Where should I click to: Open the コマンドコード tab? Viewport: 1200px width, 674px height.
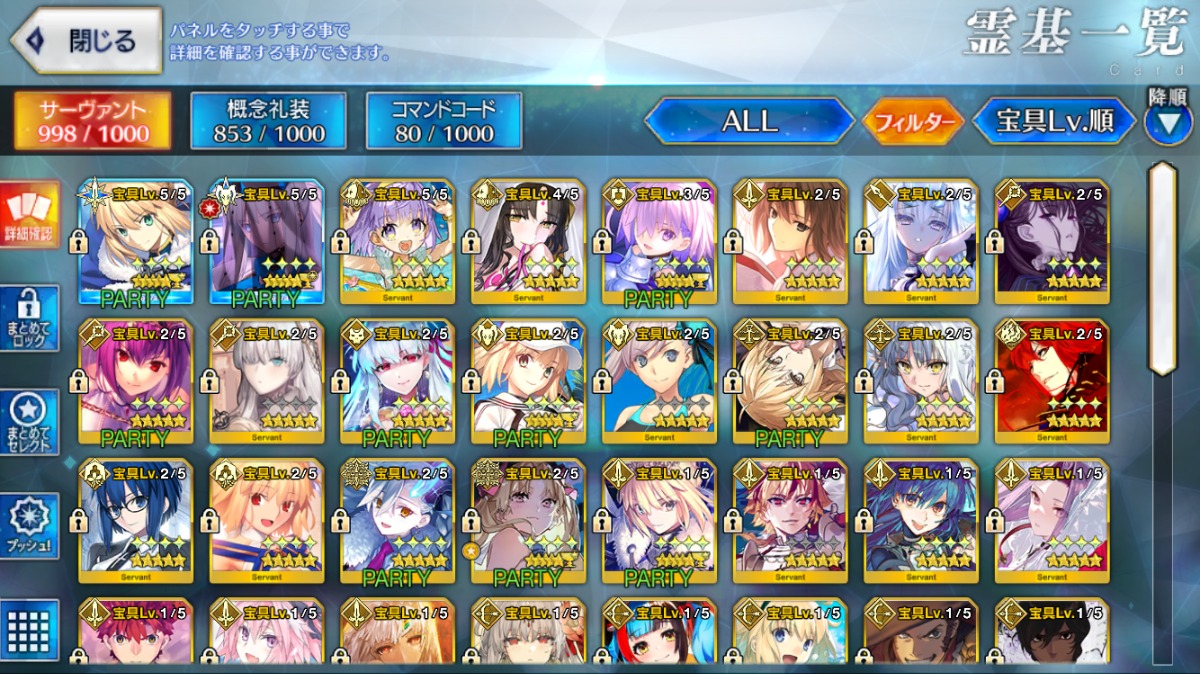coord(444,121)
